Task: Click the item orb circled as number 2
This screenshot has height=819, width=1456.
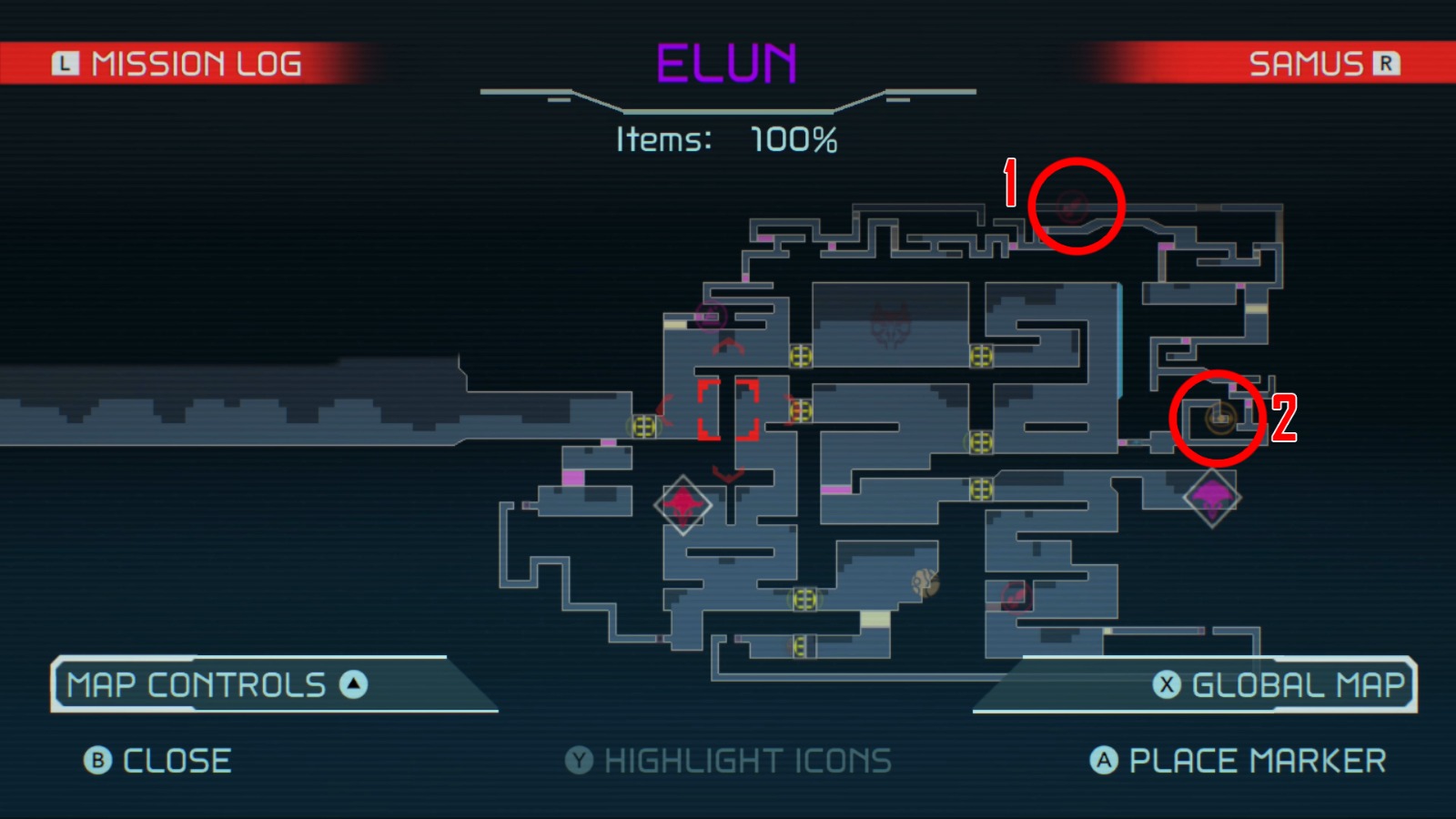Action: point(1220,417)
